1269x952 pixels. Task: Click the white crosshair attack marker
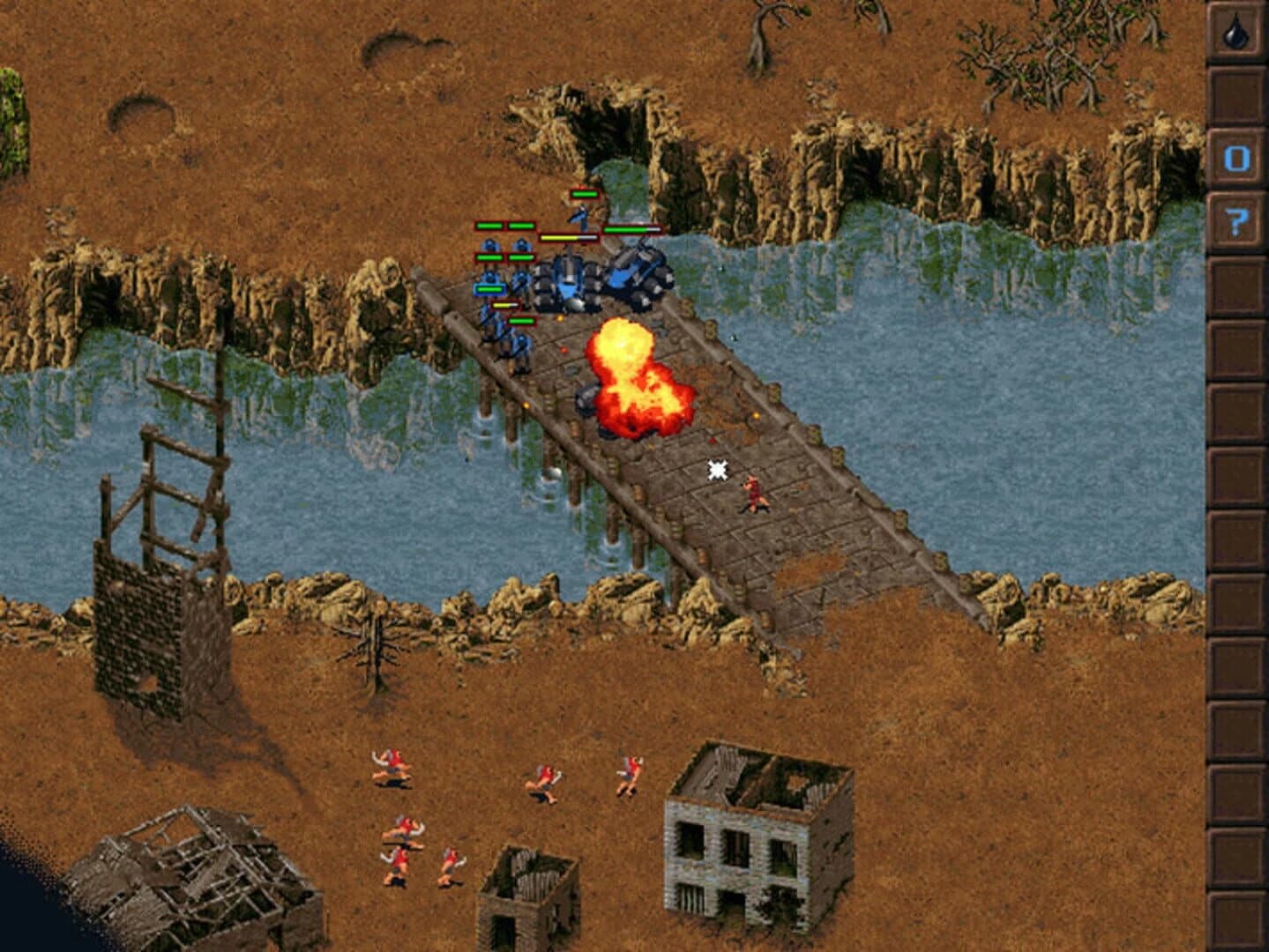point(716,471)
